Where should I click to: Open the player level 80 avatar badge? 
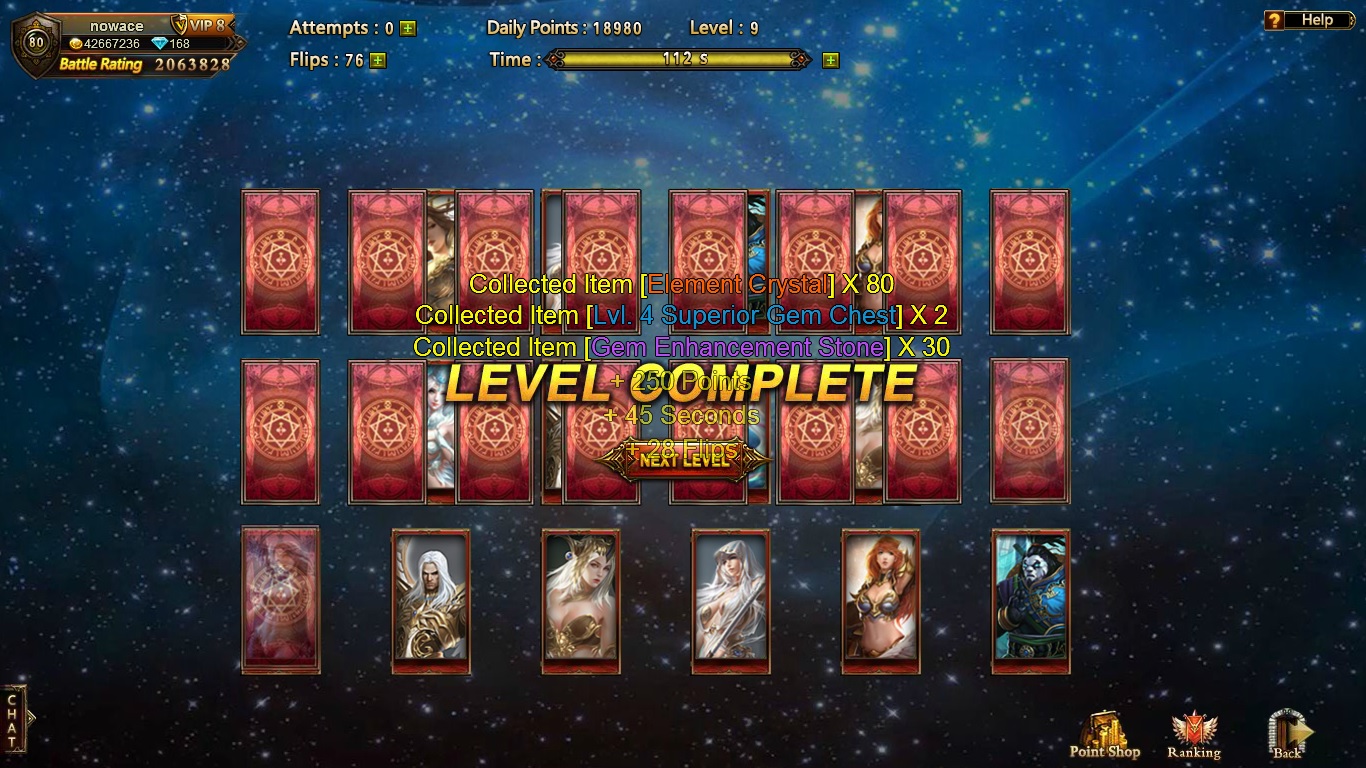click(36, 42)
